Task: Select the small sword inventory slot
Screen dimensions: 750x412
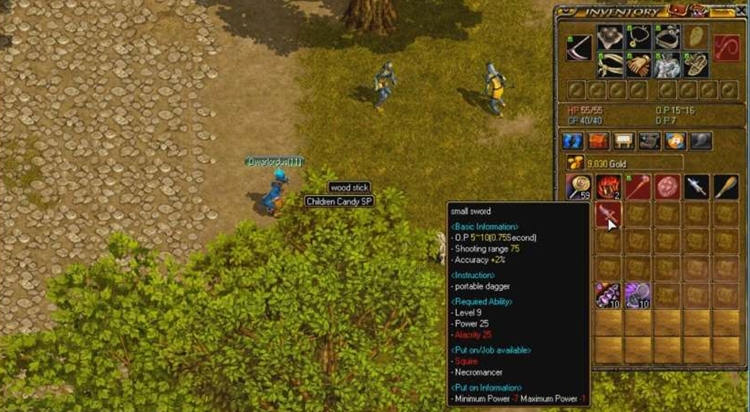Action: [x=608, y=214]
